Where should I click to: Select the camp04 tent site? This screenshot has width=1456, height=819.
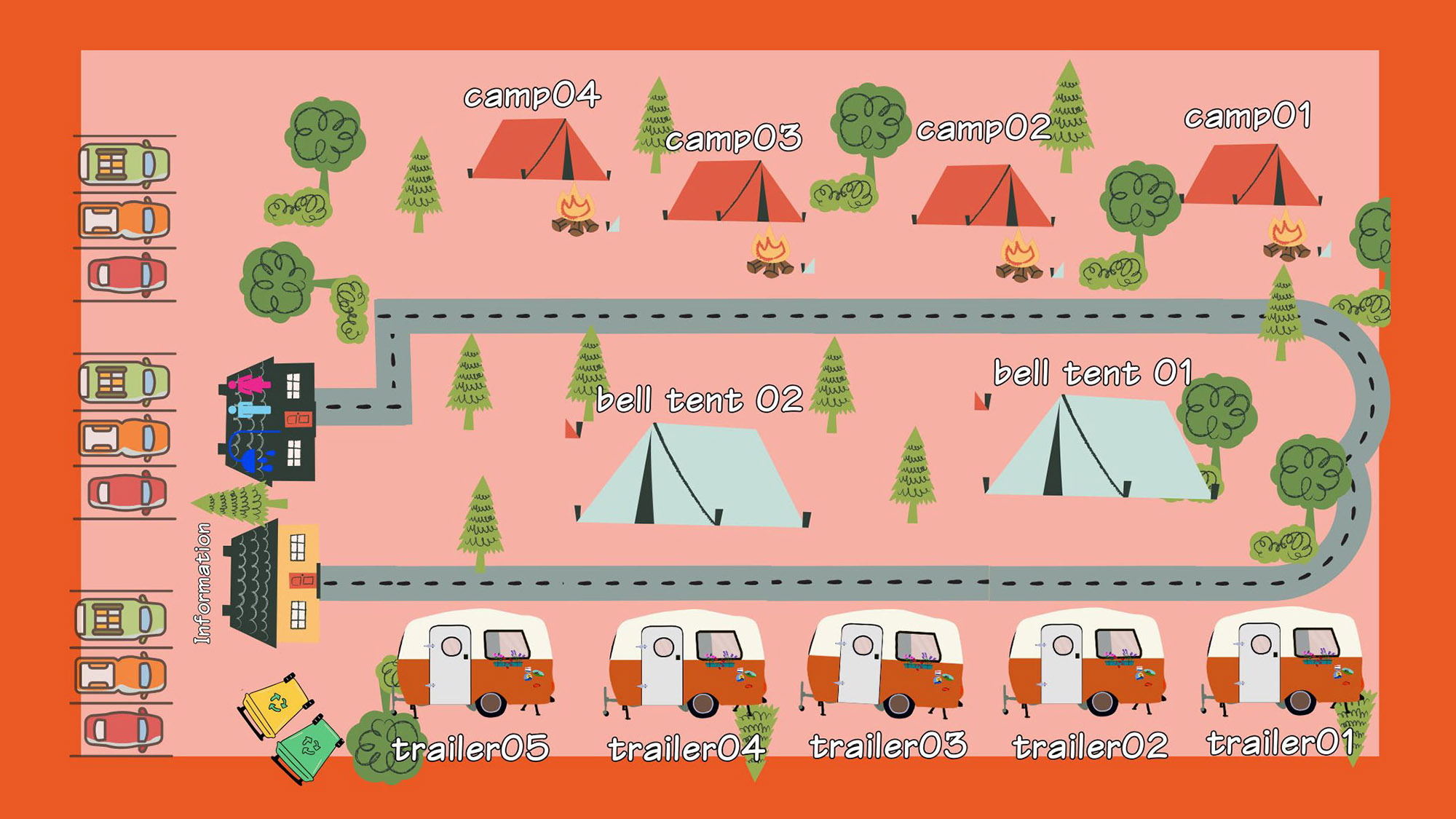[539, 150]
